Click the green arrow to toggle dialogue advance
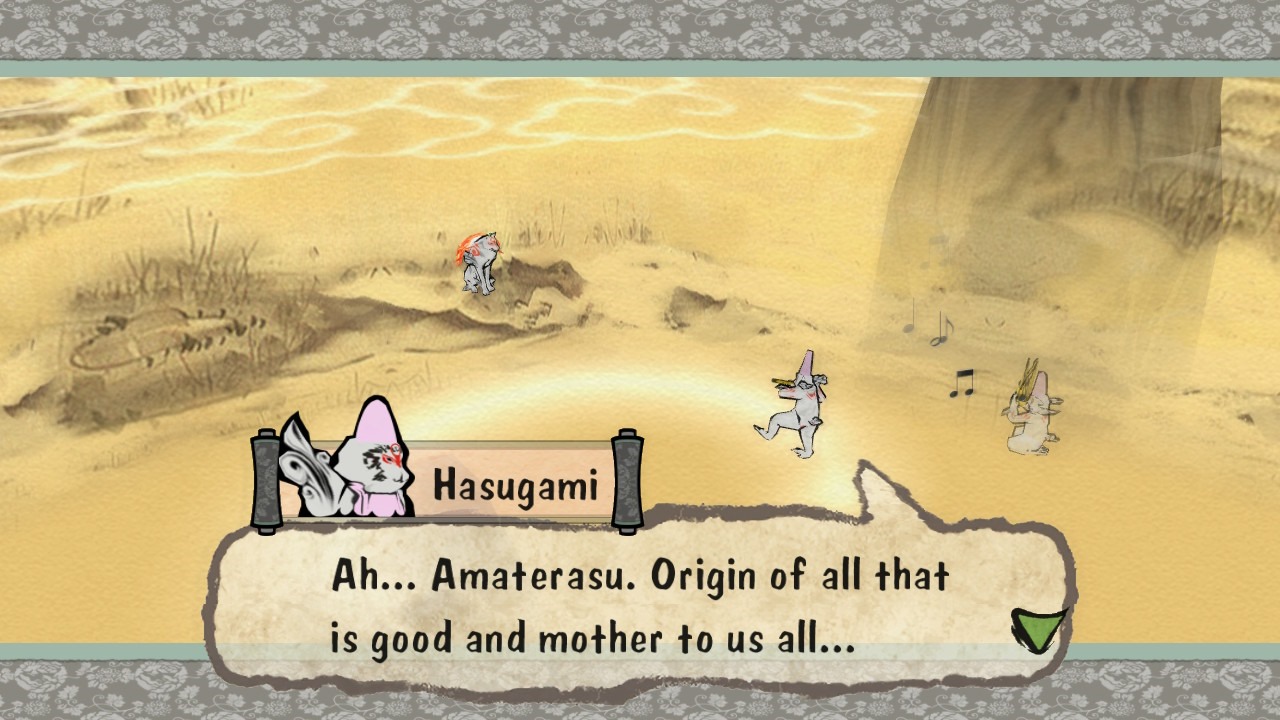 pyautogui.click(x=1037, y=627)
